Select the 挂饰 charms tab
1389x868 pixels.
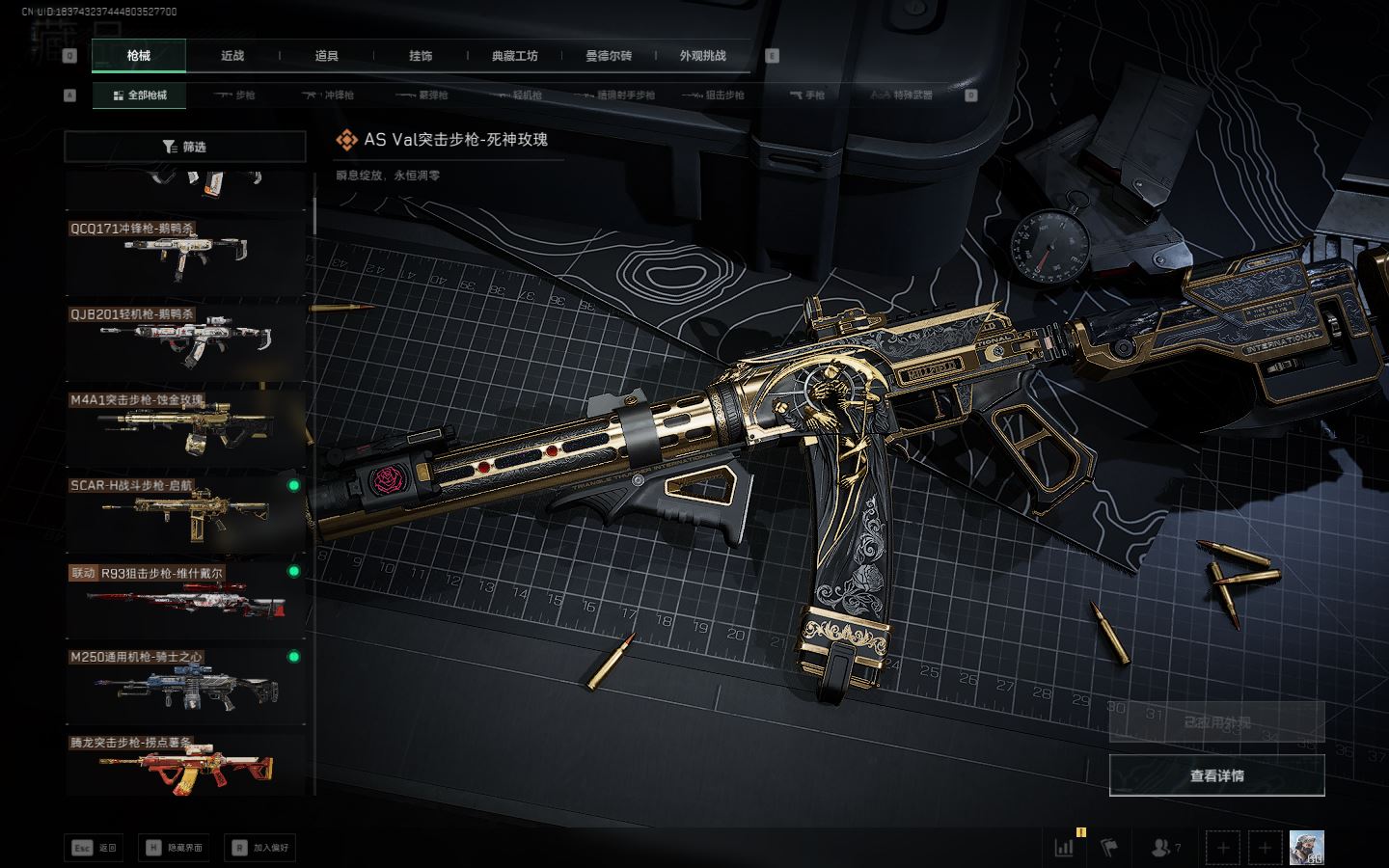(421, 56)
